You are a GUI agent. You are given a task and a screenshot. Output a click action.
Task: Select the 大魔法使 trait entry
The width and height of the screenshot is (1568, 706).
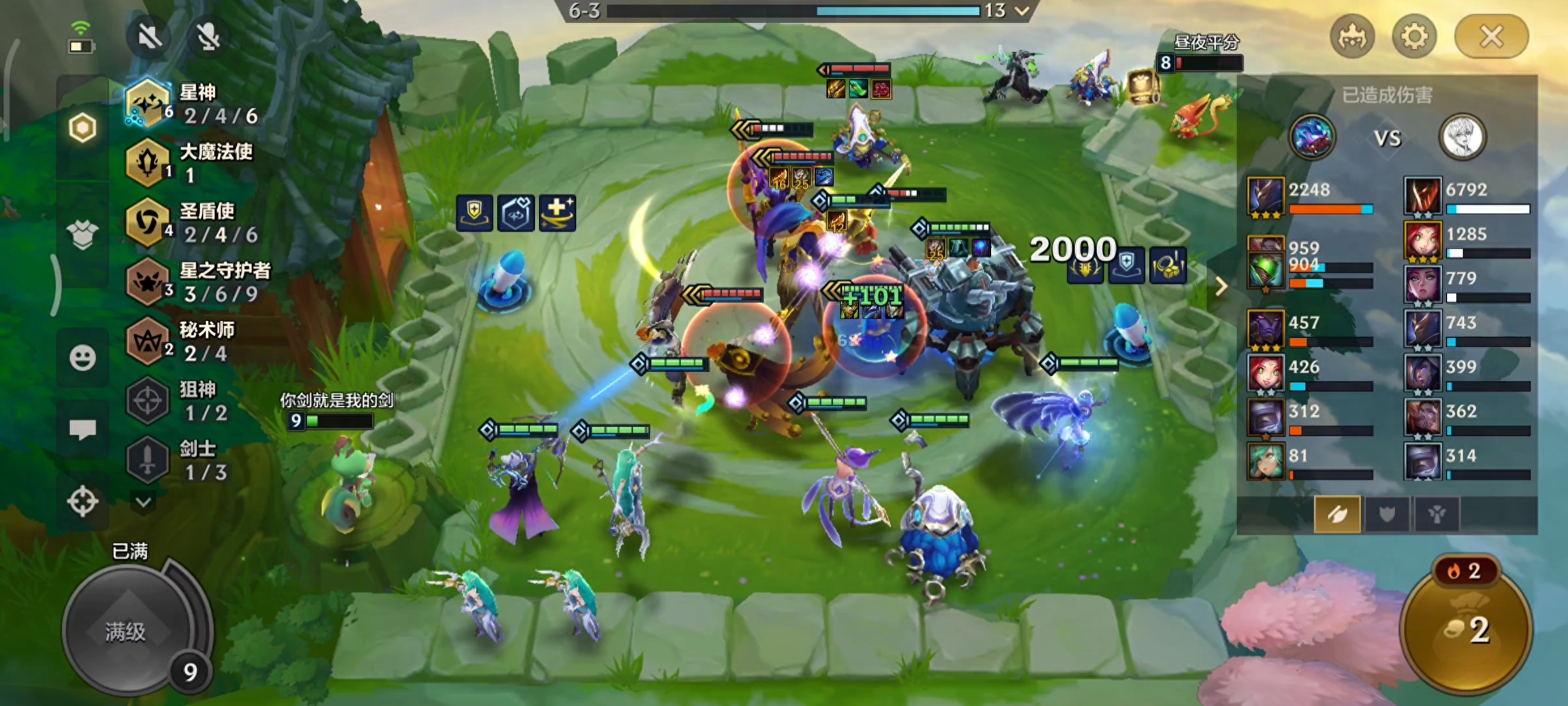(x=196, y=163)
